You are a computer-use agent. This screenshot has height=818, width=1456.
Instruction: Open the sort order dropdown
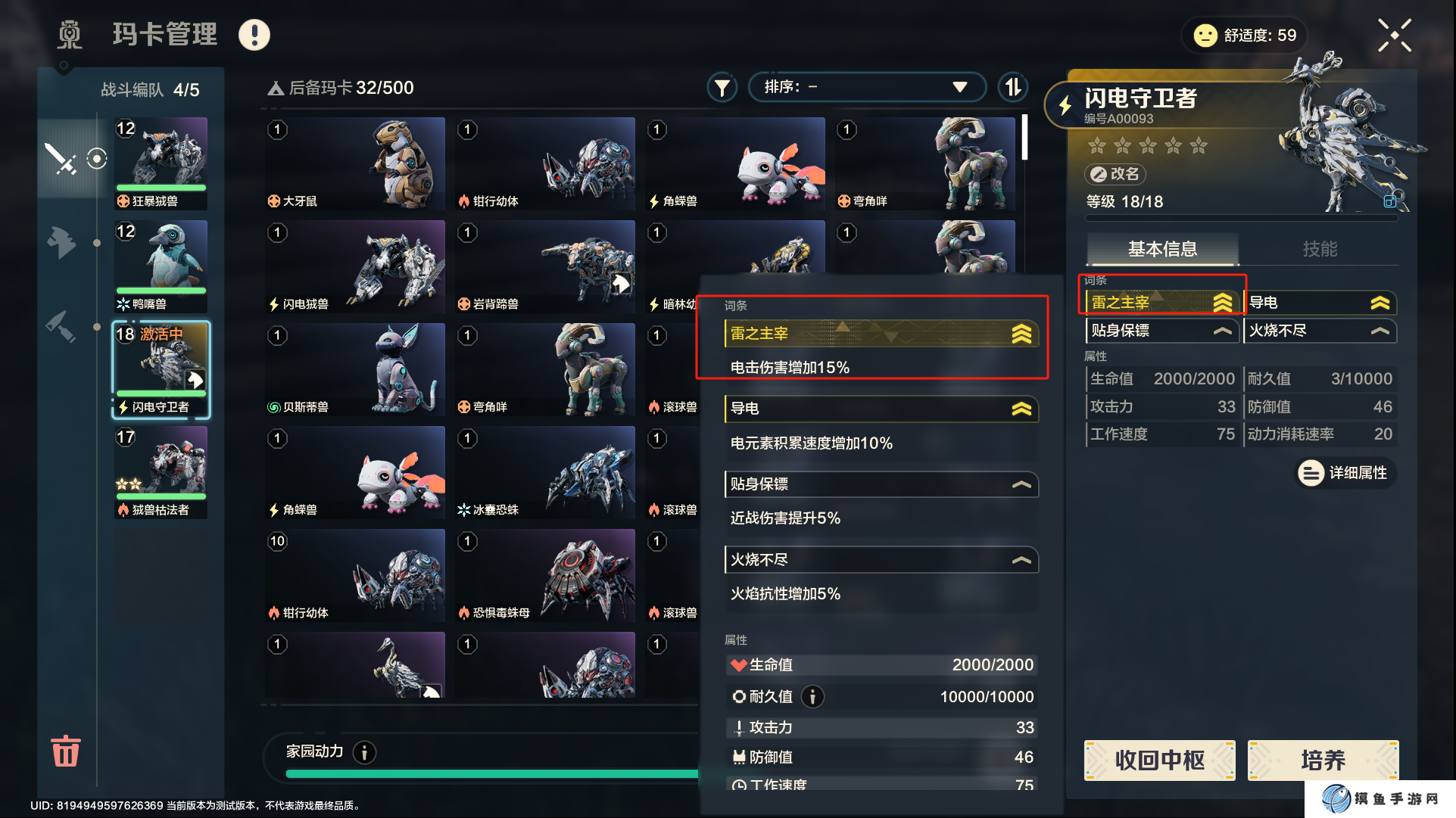866,87
